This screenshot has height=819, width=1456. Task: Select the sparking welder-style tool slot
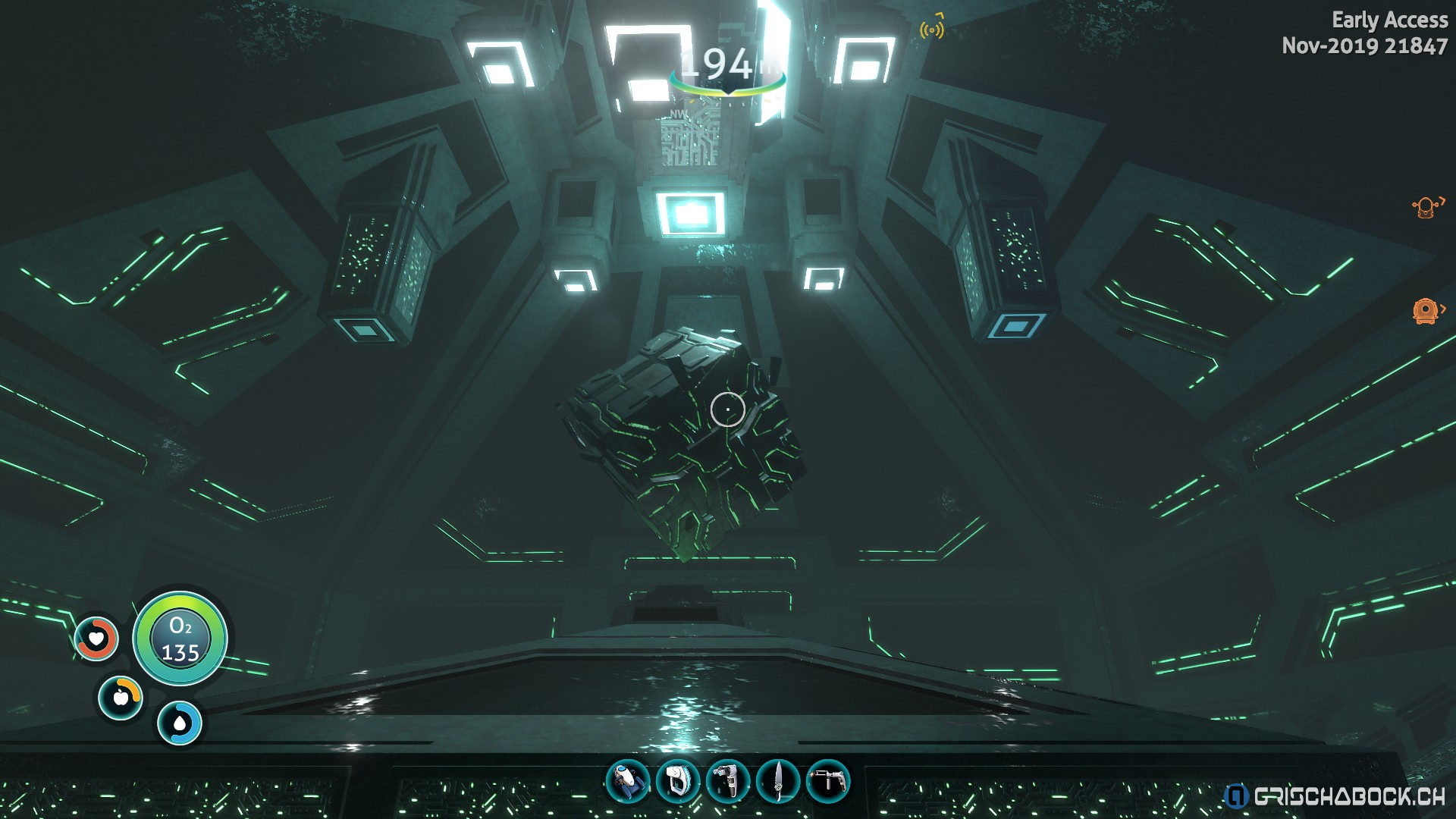pos(827,781)
